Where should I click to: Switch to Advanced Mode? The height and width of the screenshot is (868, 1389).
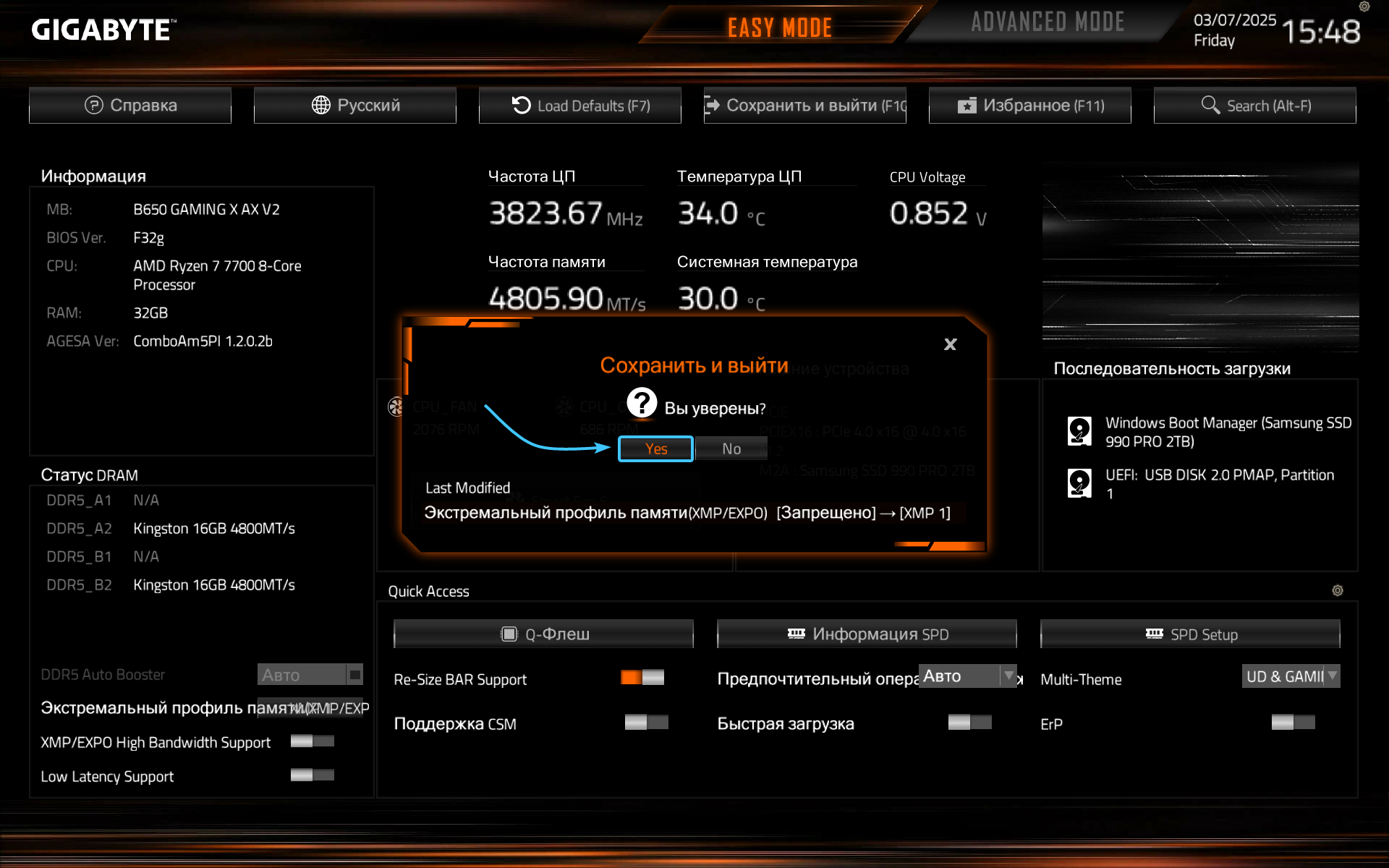pyautogui.click(x=1047, y=23)
